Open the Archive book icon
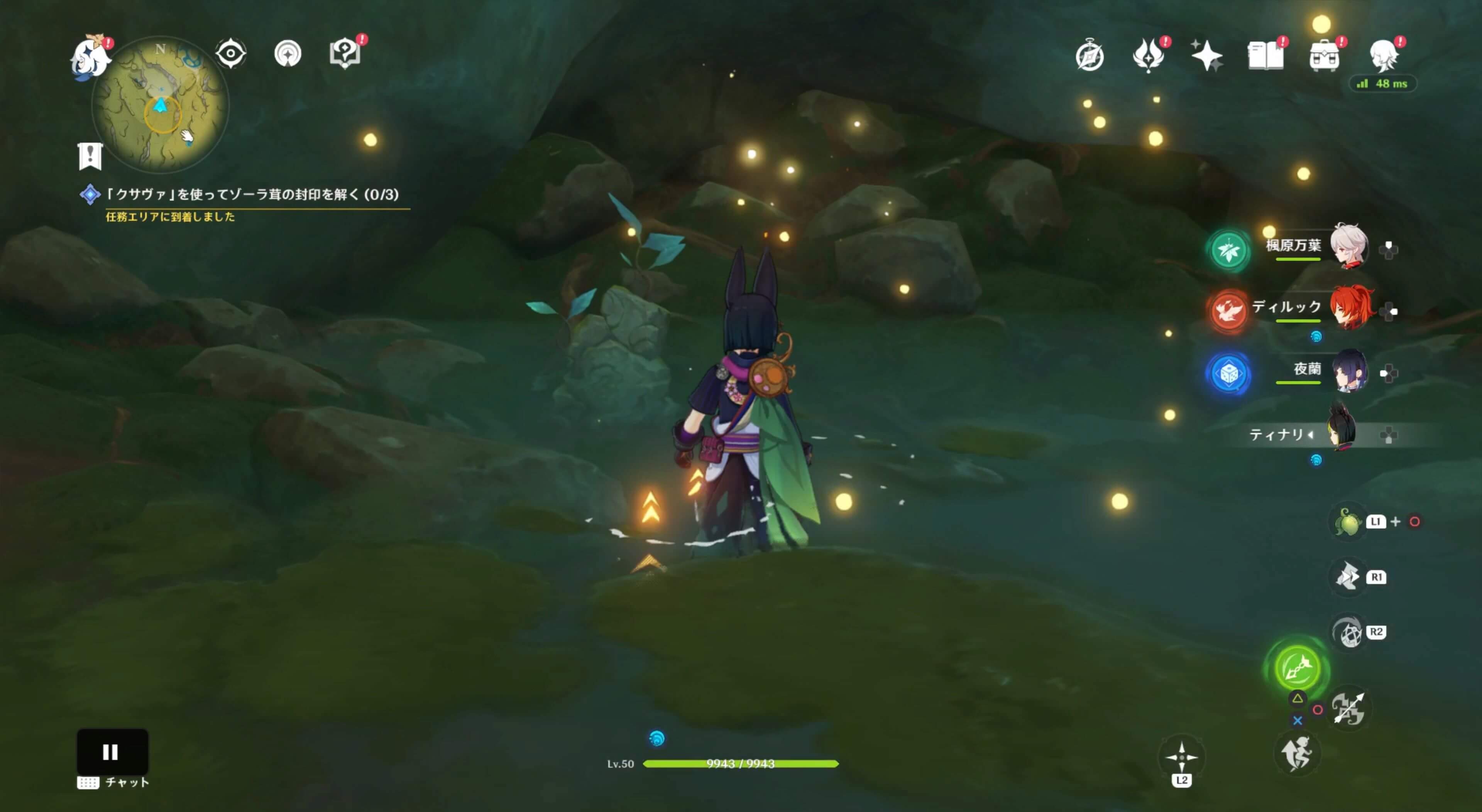The width and height of the screenshot is (1482, 812). point(1265,56)
